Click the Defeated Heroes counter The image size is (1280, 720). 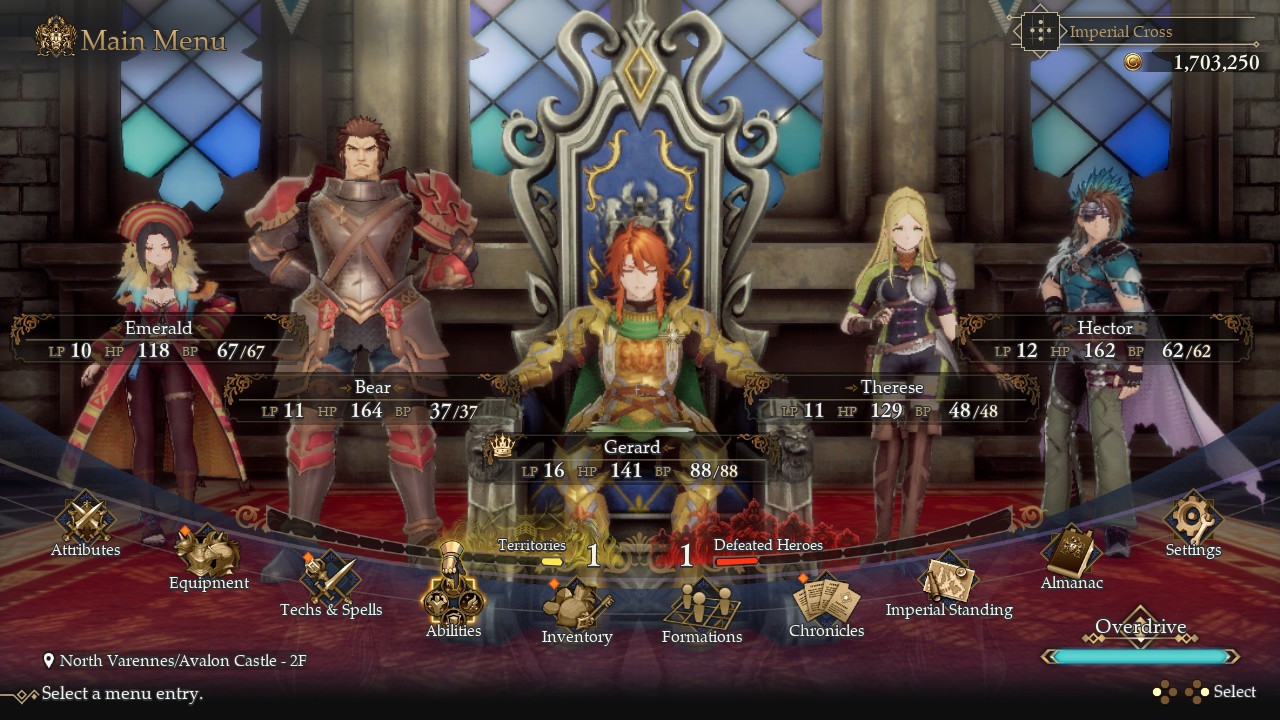point(686,555)
